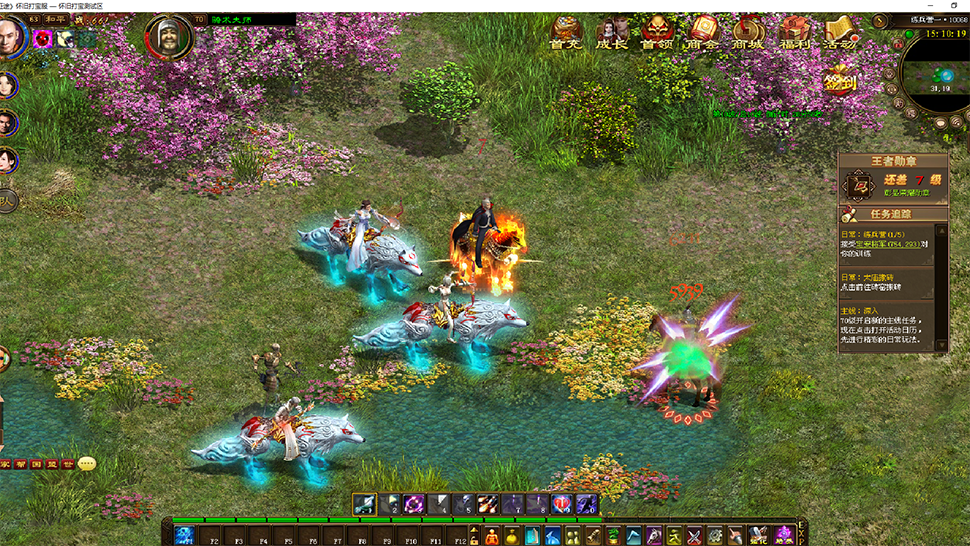Screen dimensions: 970x546
Task: Use the red heart skill icon
Action: (x=561, y=505)
